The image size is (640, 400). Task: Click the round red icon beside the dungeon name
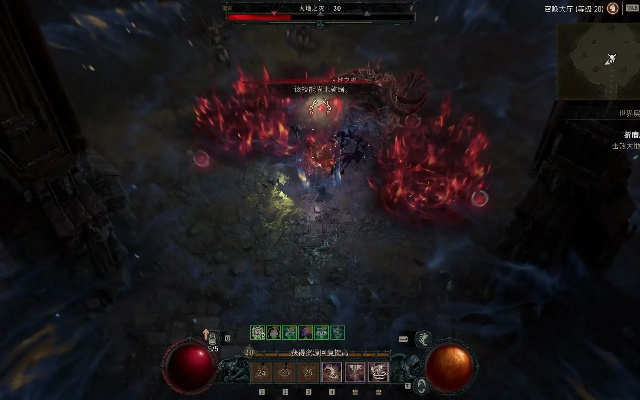(x=611, y=8)
